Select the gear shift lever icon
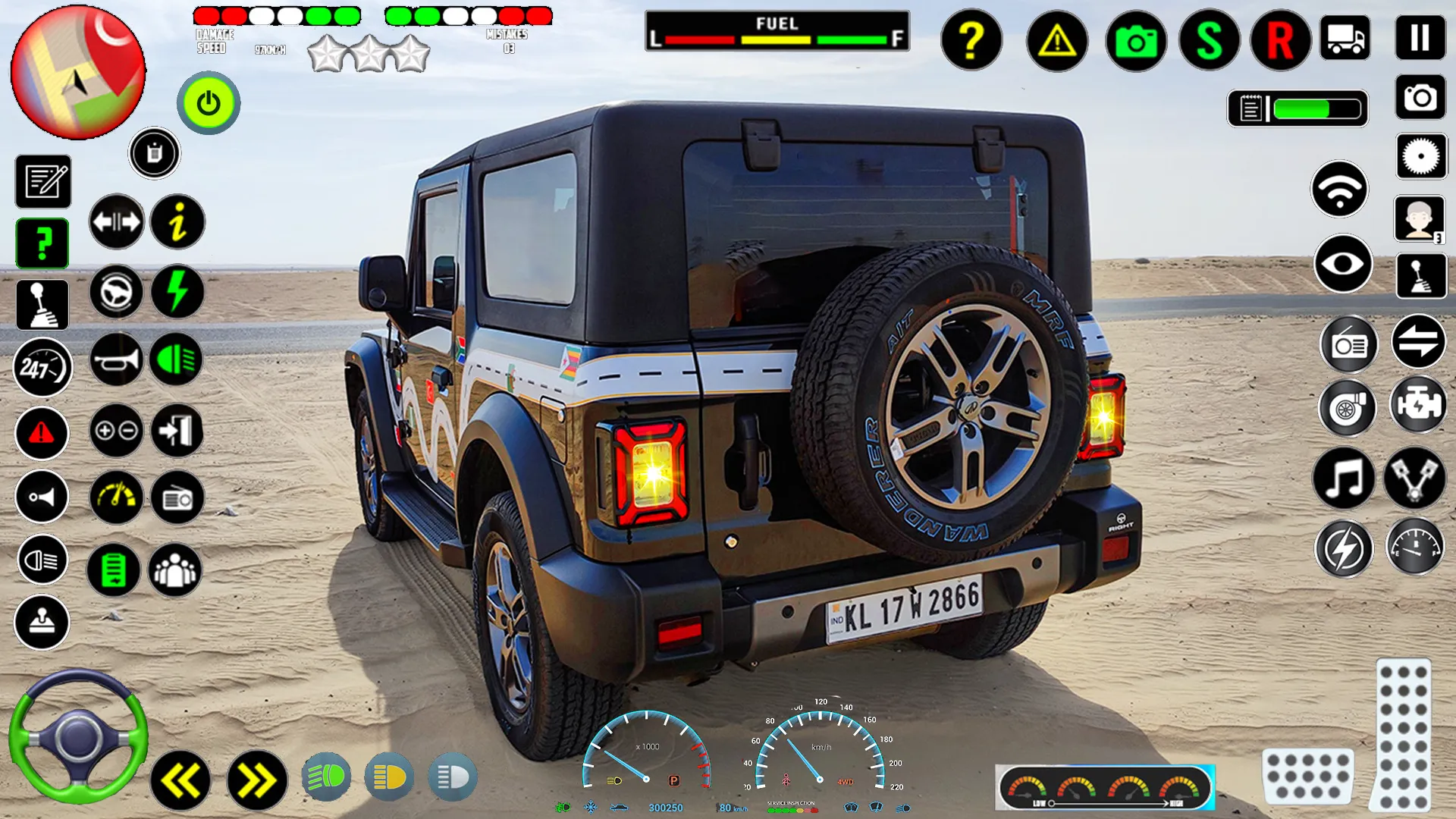The width and height of the screenshot is (1456, 819). pos(42,303)
